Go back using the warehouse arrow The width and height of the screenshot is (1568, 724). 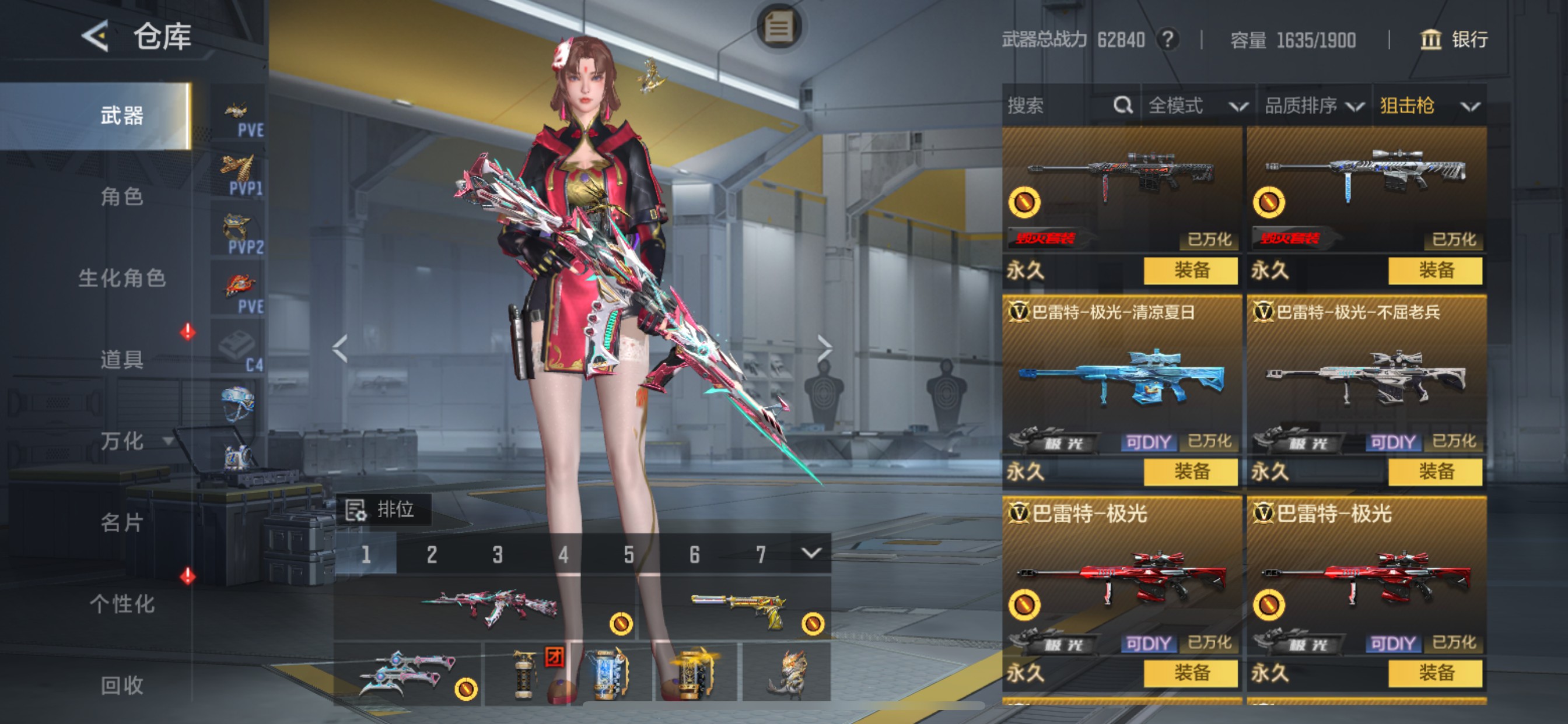tap(96, 37)
